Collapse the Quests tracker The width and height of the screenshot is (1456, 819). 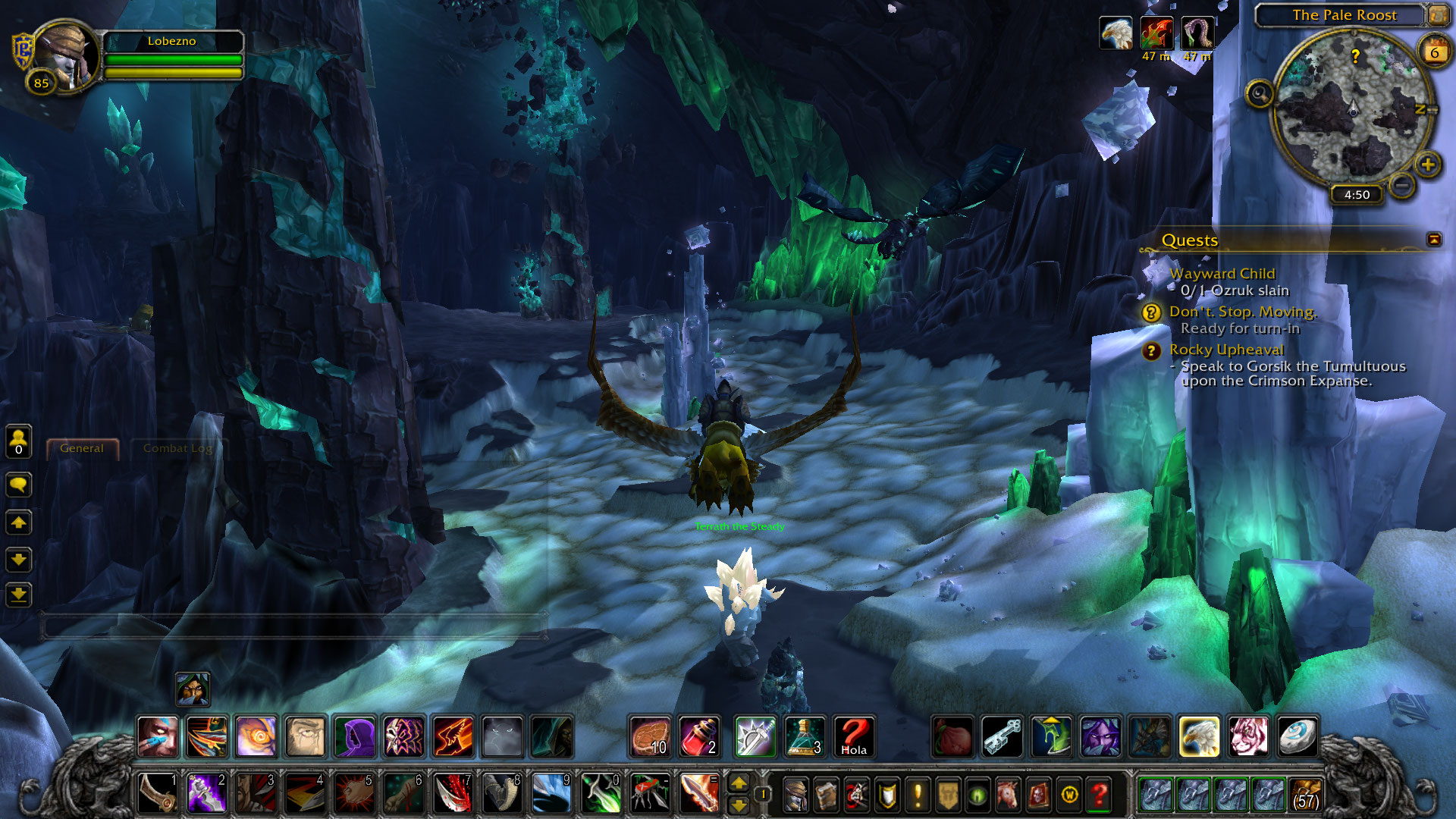click(x=1433, y=240)
